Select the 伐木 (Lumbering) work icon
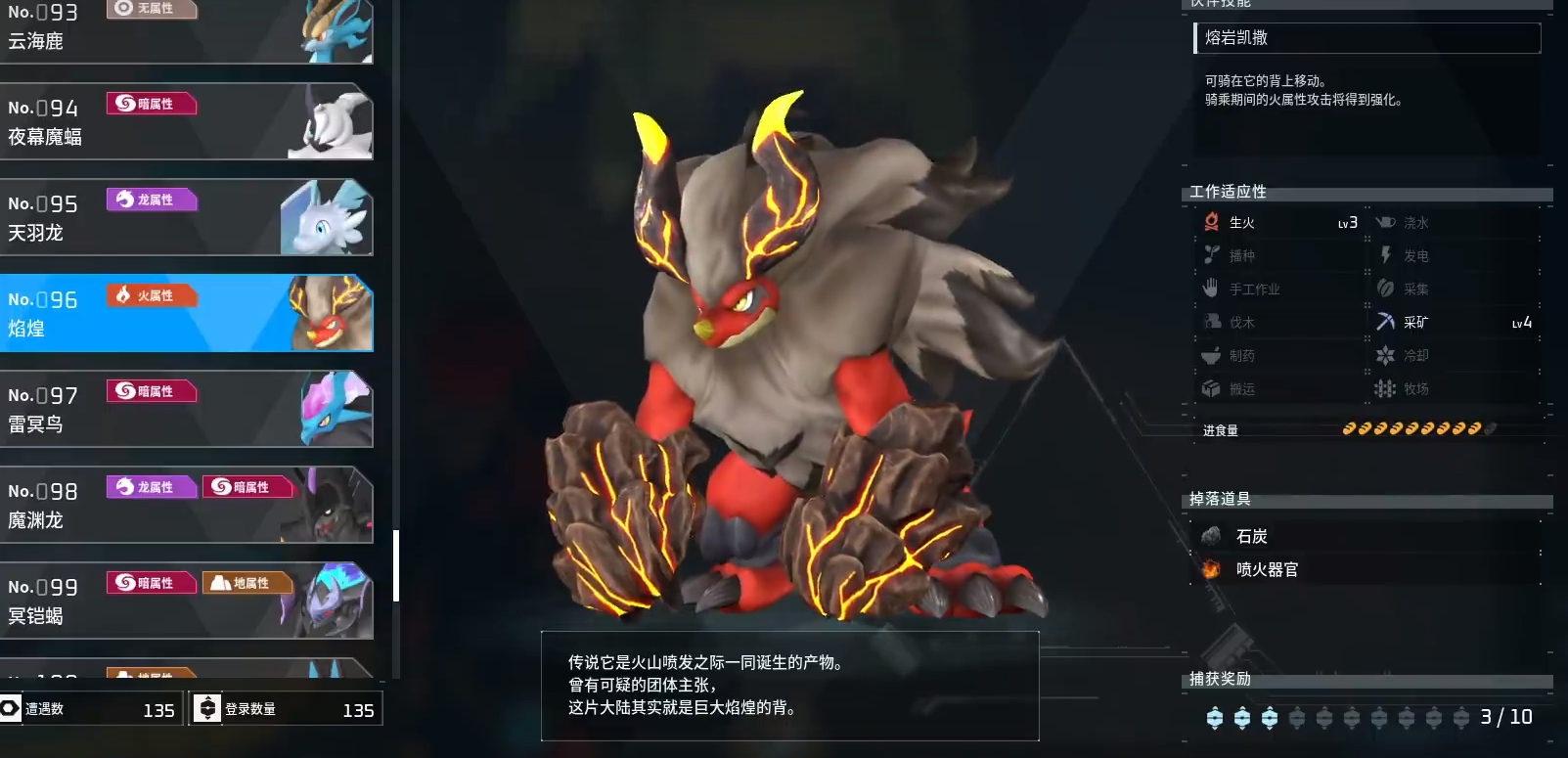The image size is (1568, 758). tap(1210, 321)
